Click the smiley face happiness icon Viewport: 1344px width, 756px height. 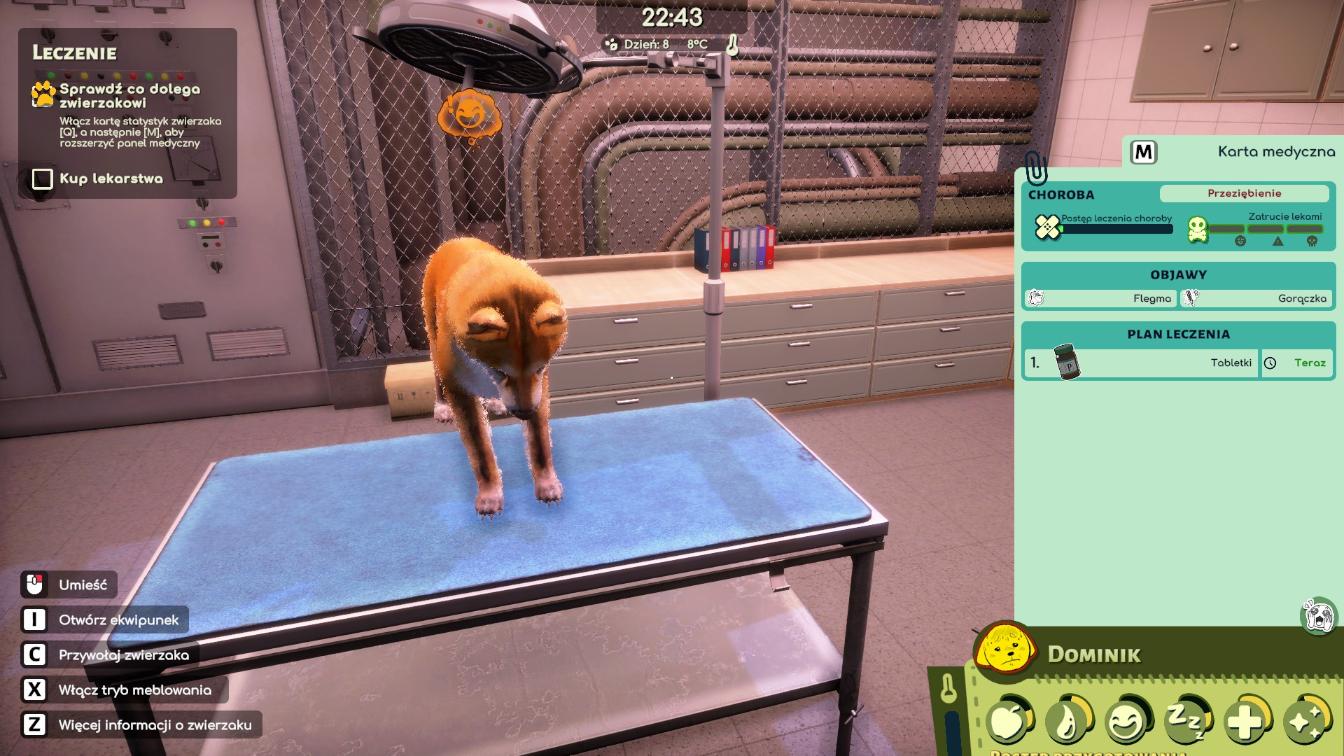coord(1127,720)
